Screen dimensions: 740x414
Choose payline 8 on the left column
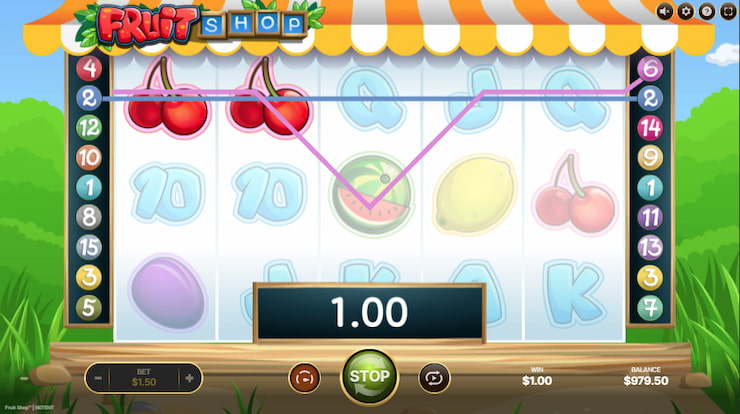pyautogui.click(x=90, y=216)
